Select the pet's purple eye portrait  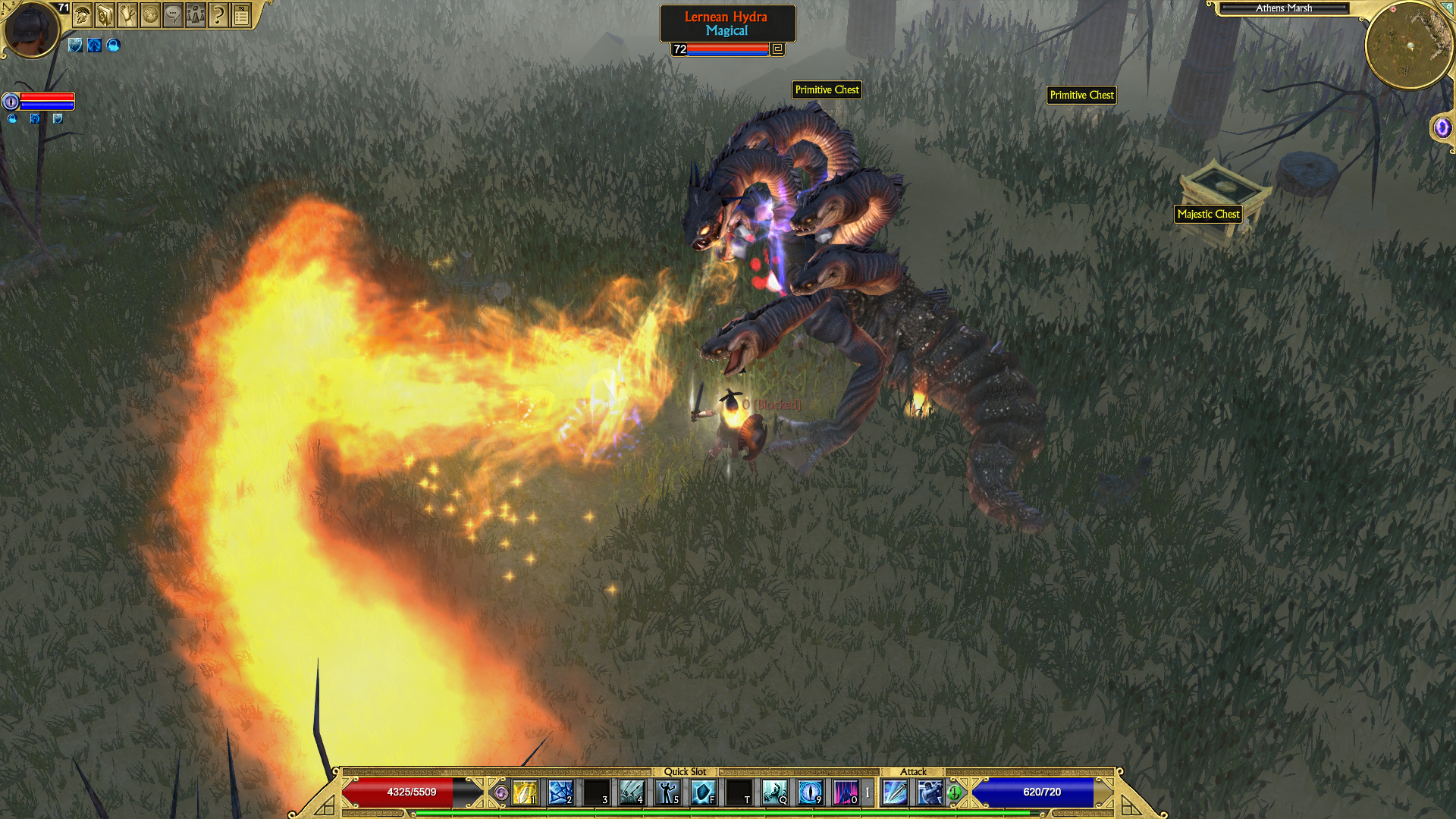11,102
